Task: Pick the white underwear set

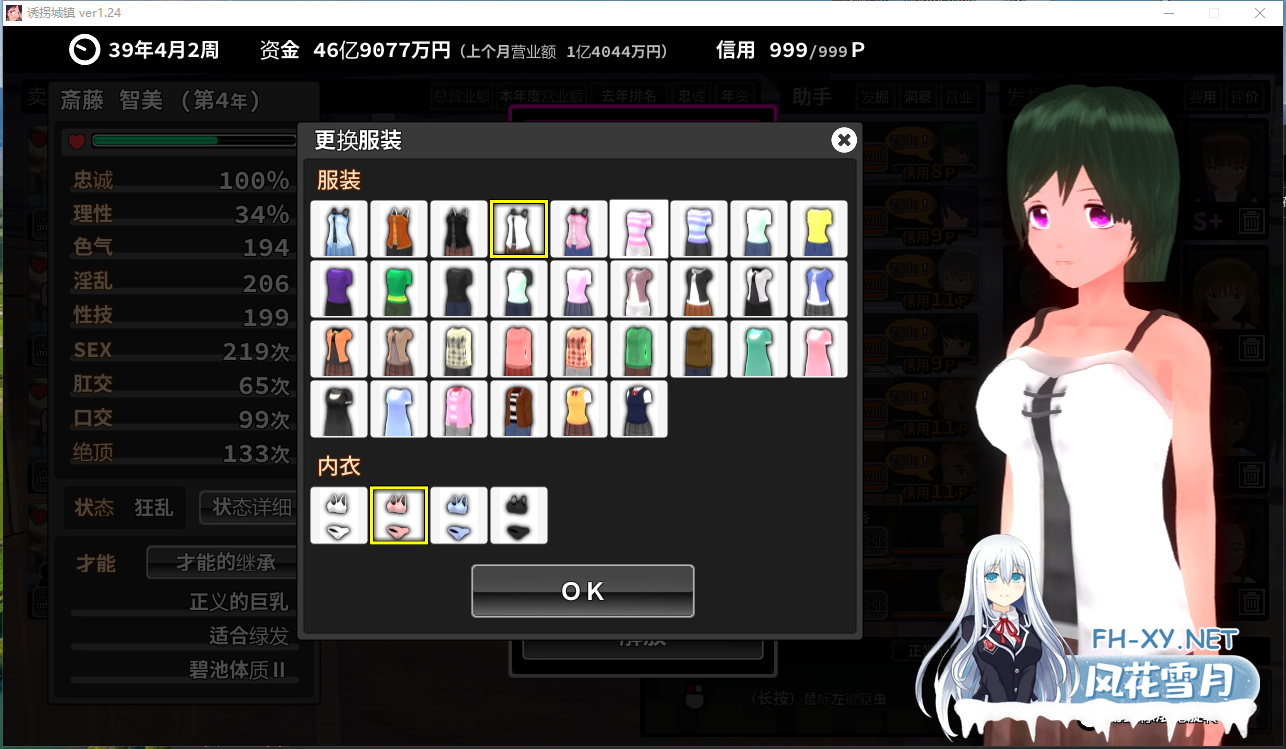Action: [339, 516]
